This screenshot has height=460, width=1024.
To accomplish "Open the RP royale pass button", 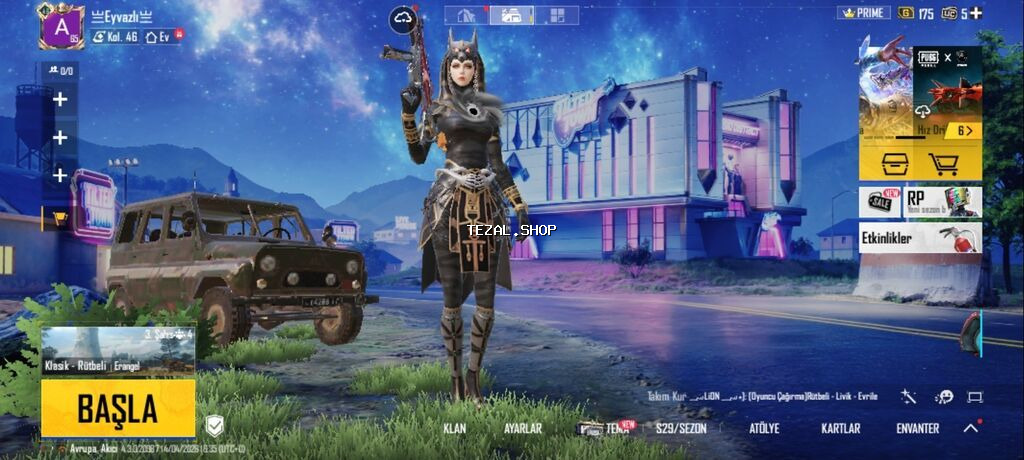I will pos(943,201).
